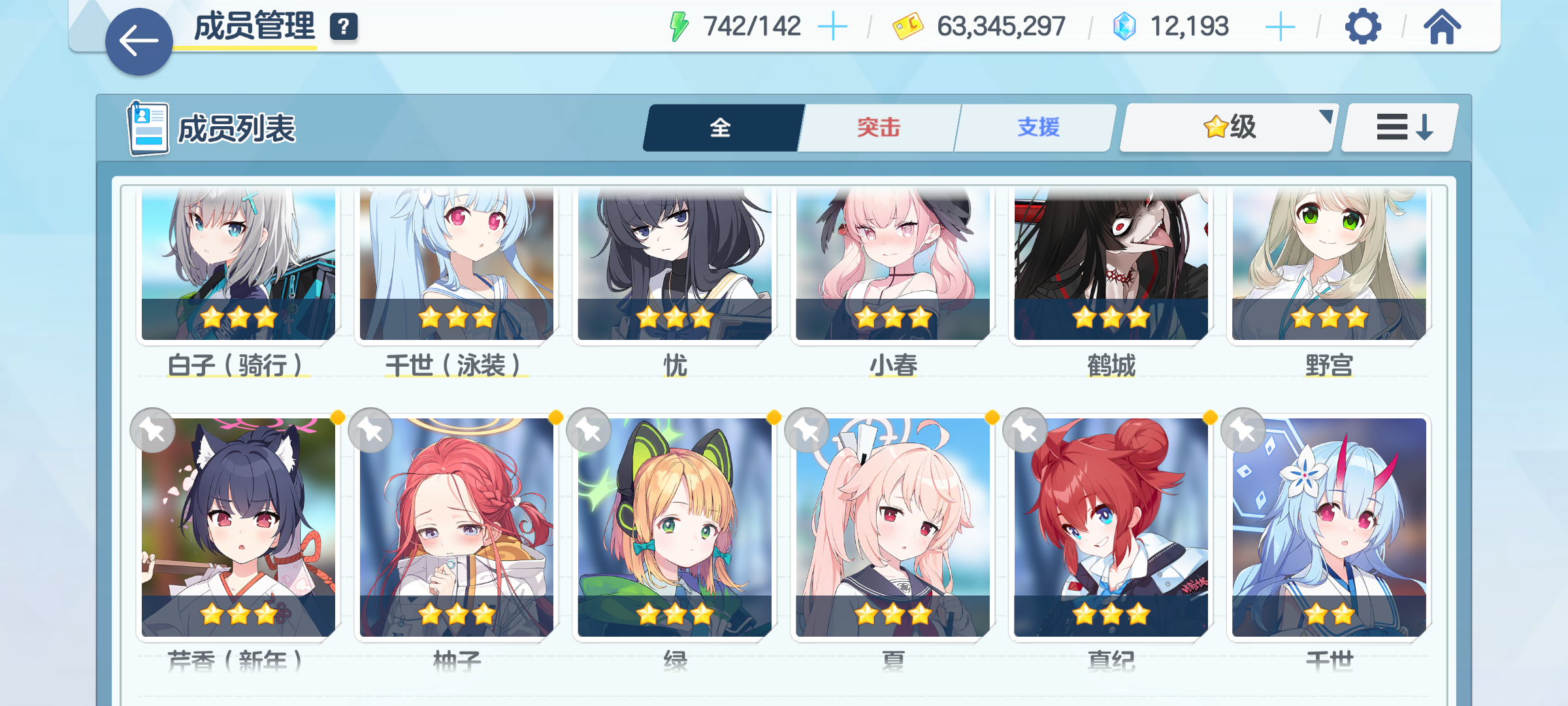The height and width of the screenshot is (706, 1568).
Task: Switch to the 突击 tab
Action: 879,128
